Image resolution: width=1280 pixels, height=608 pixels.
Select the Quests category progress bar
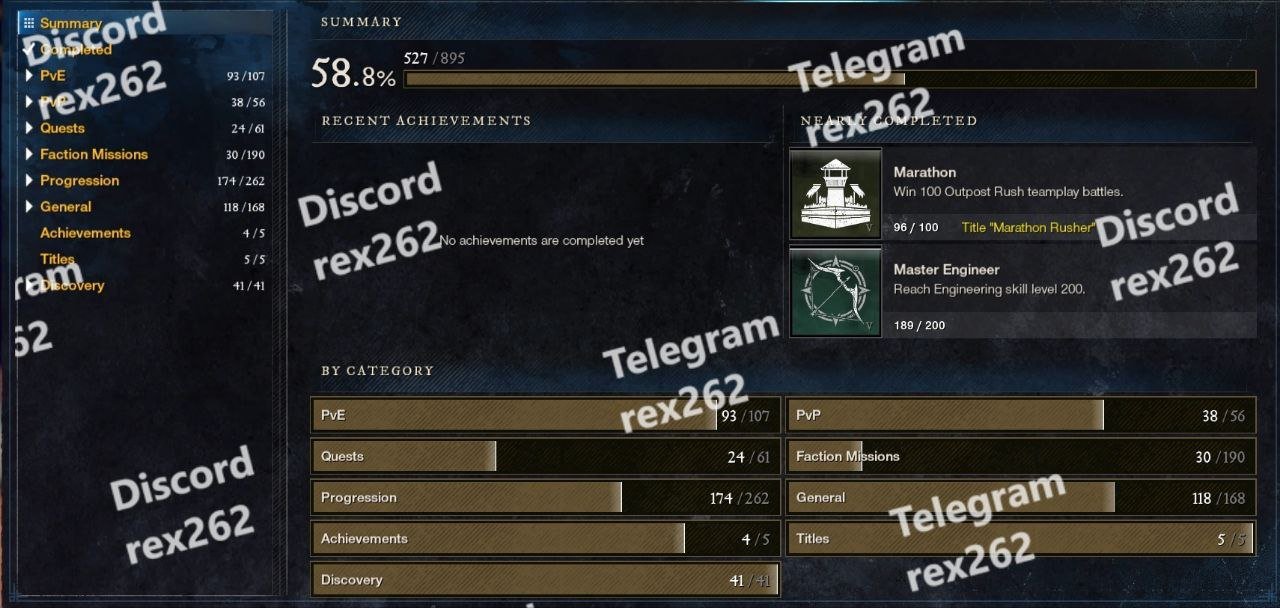click(545, 457)
